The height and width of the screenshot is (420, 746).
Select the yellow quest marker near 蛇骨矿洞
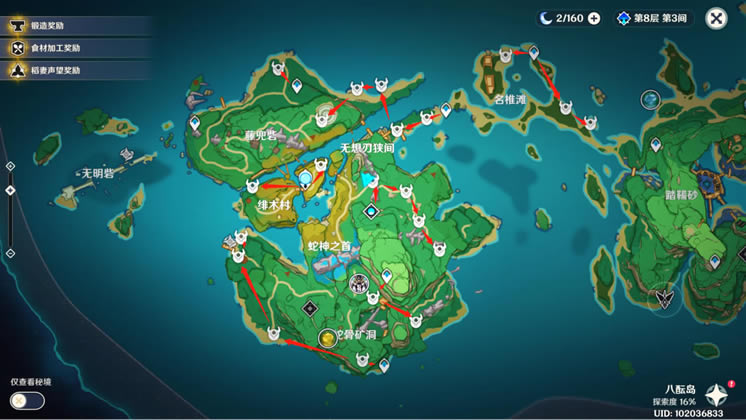[328, 338]
